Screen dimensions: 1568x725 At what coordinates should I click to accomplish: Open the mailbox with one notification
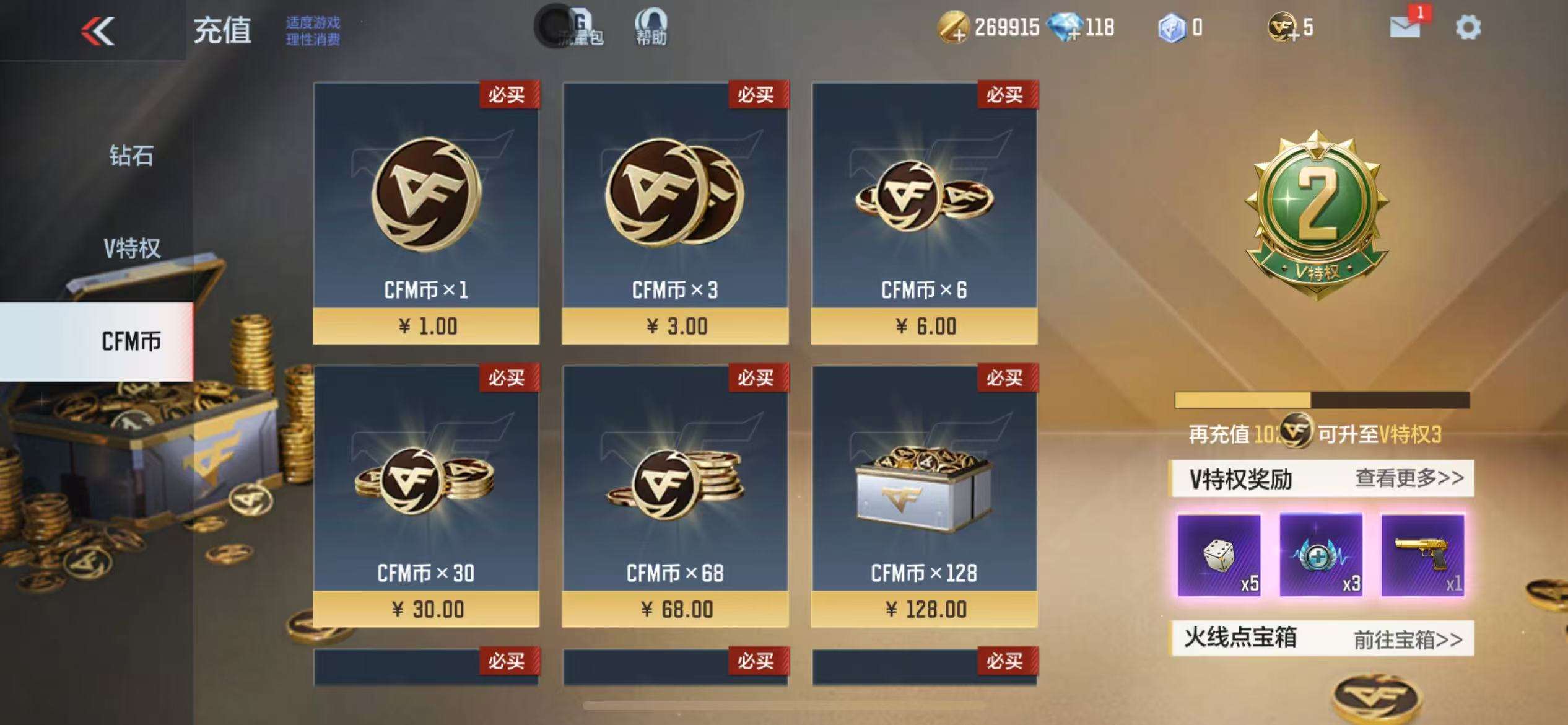coord(1405,27)
